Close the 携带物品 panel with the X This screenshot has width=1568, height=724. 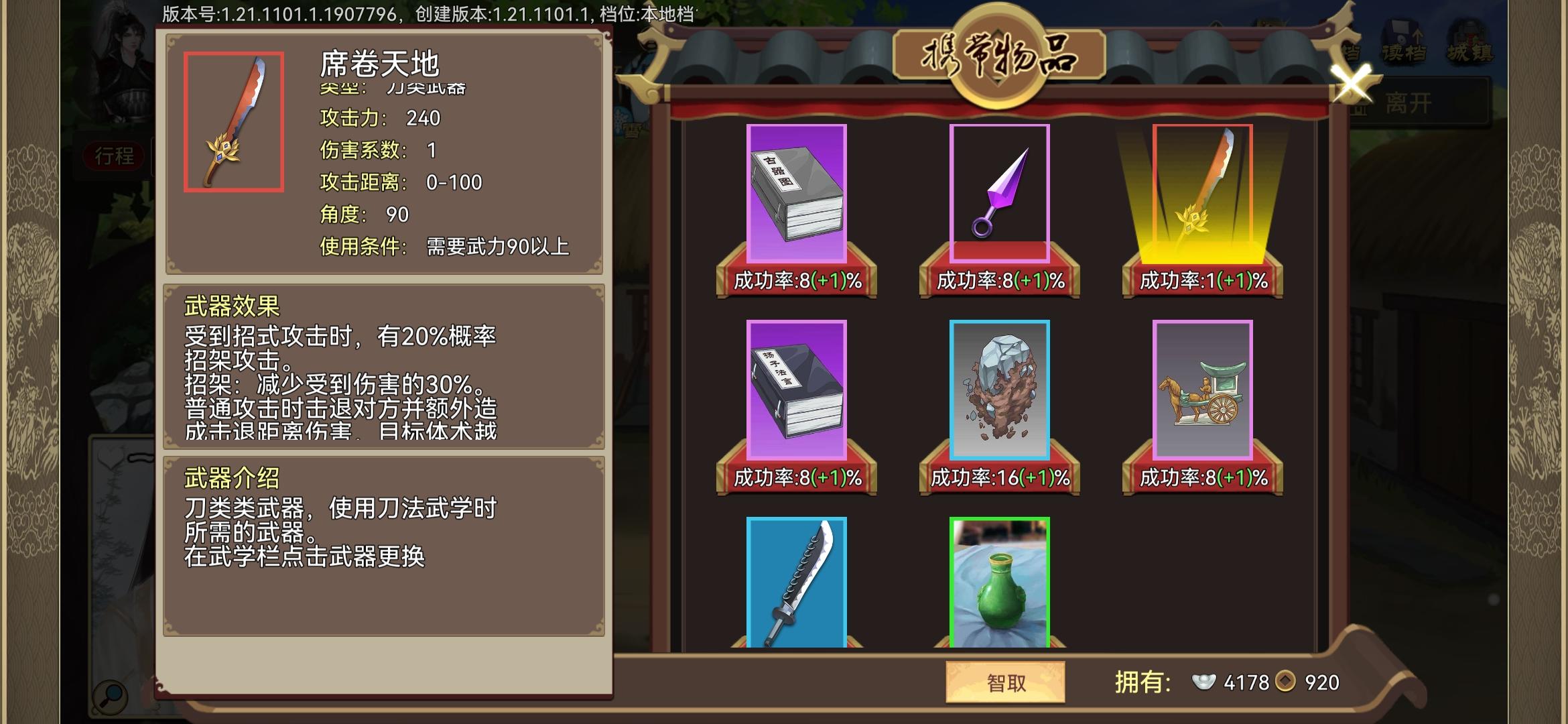(x=1352, y=84)
